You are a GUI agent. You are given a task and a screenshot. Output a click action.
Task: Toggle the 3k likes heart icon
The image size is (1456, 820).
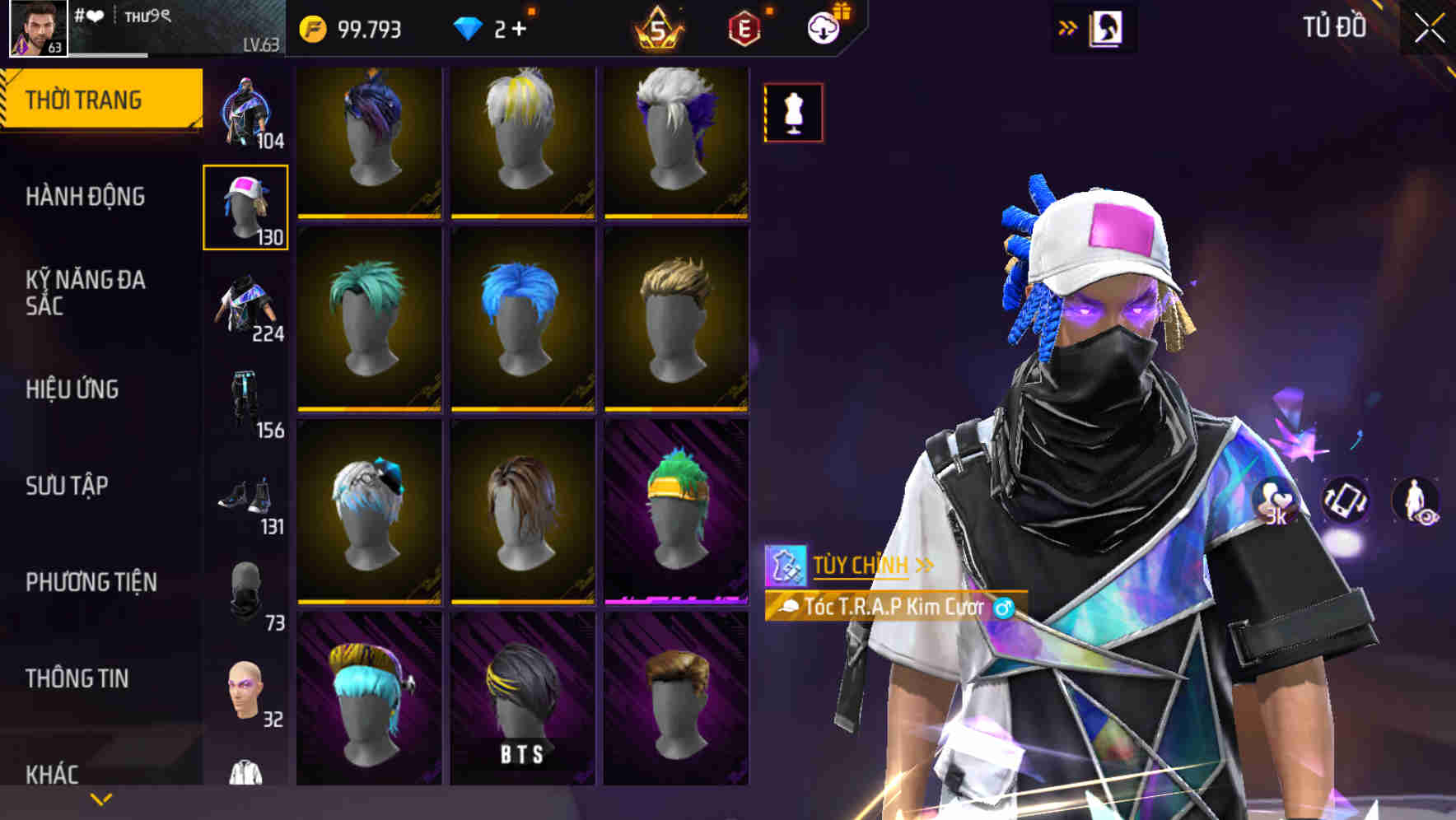point(1272,500)
